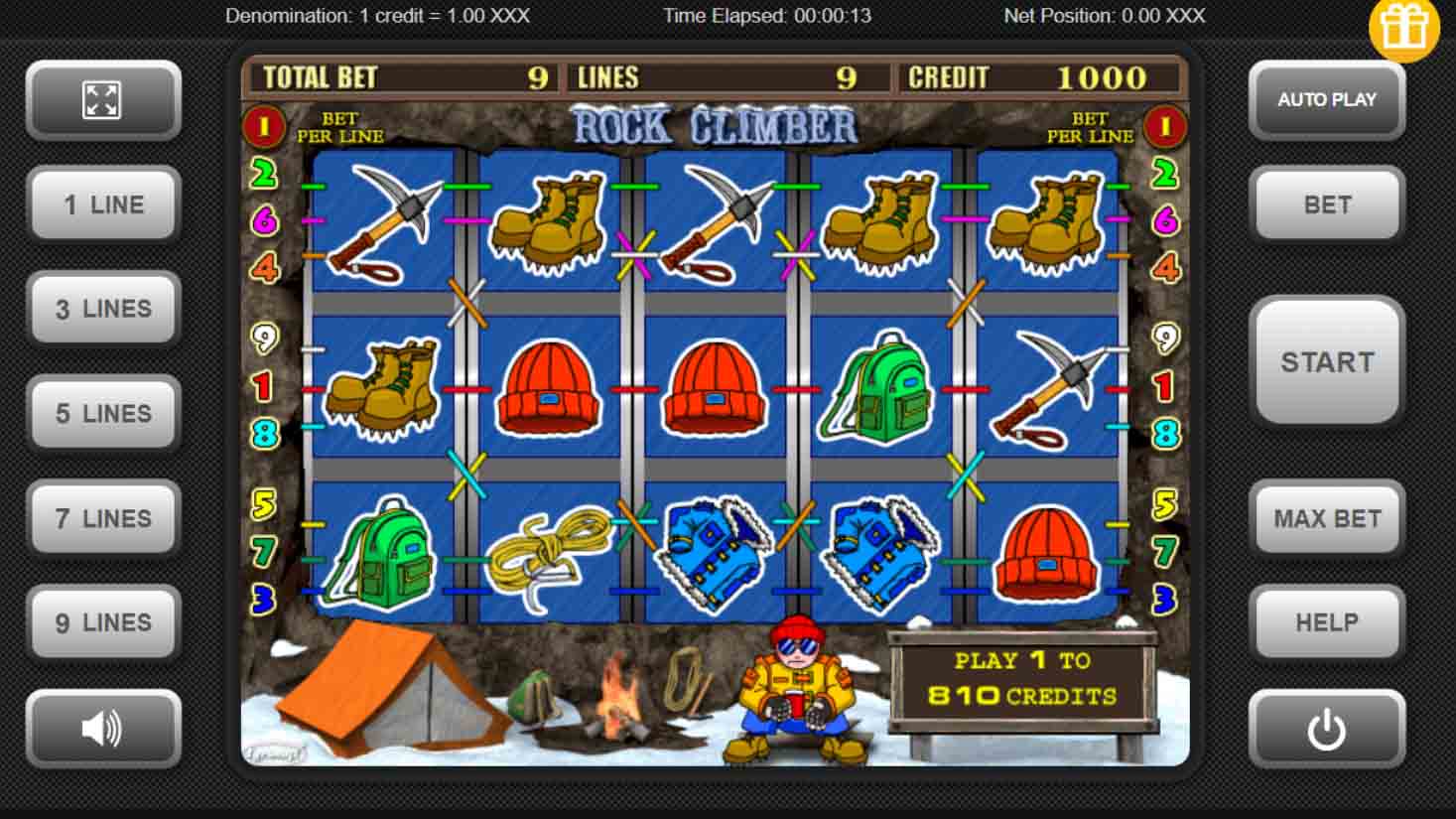
Task: Open the yellow gift box bonus
Action: (x=1403, y=29)
